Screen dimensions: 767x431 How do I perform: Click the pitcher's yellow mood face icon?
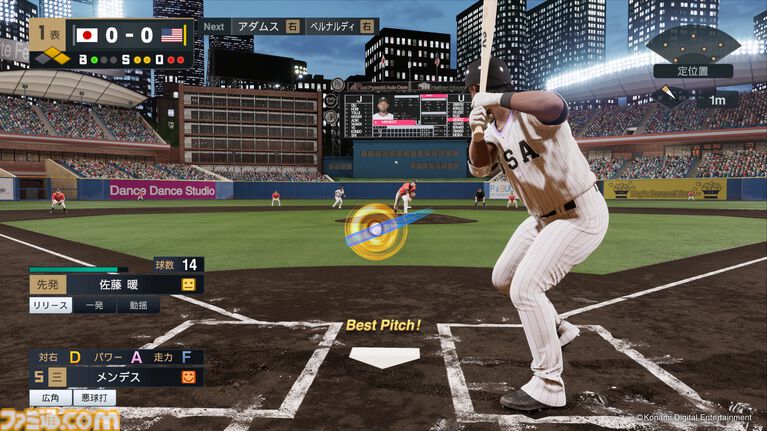(188, 285)
